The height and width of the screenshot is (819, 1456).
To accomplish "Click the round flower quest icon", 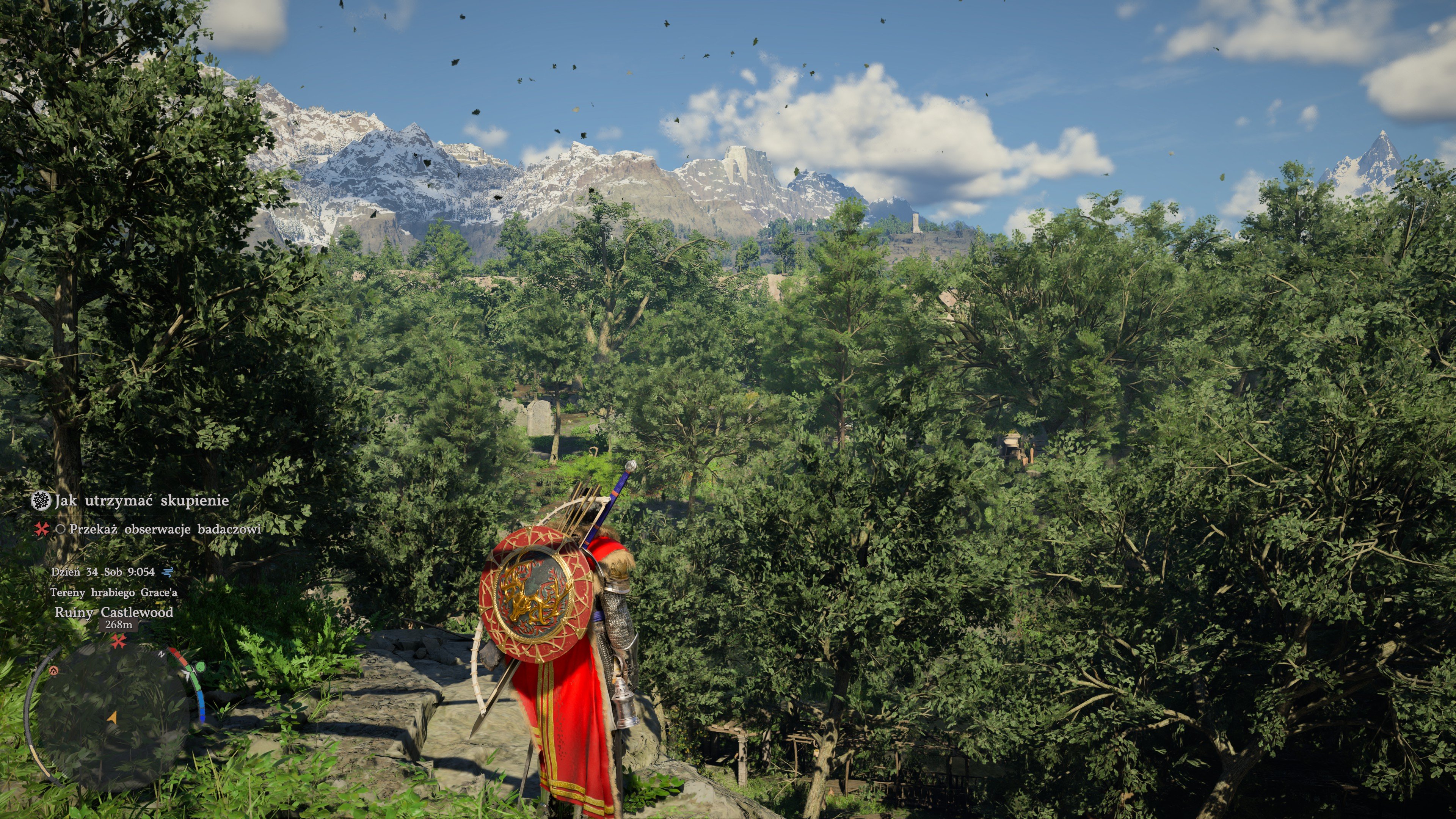I will [41, 501].
